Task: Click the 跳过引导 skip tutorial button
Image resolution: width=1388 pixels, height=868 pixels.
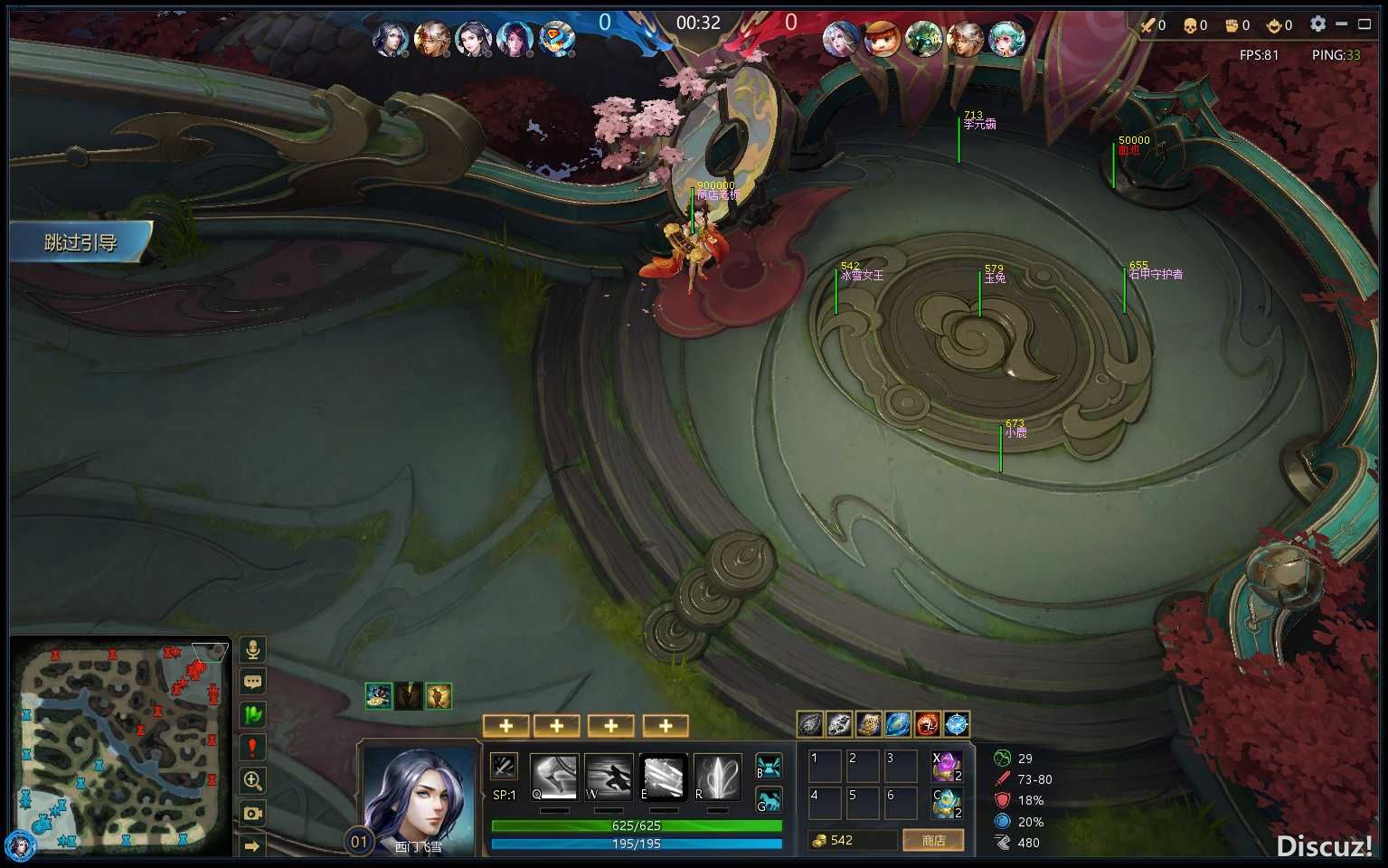Action: (x=80, y=242)
